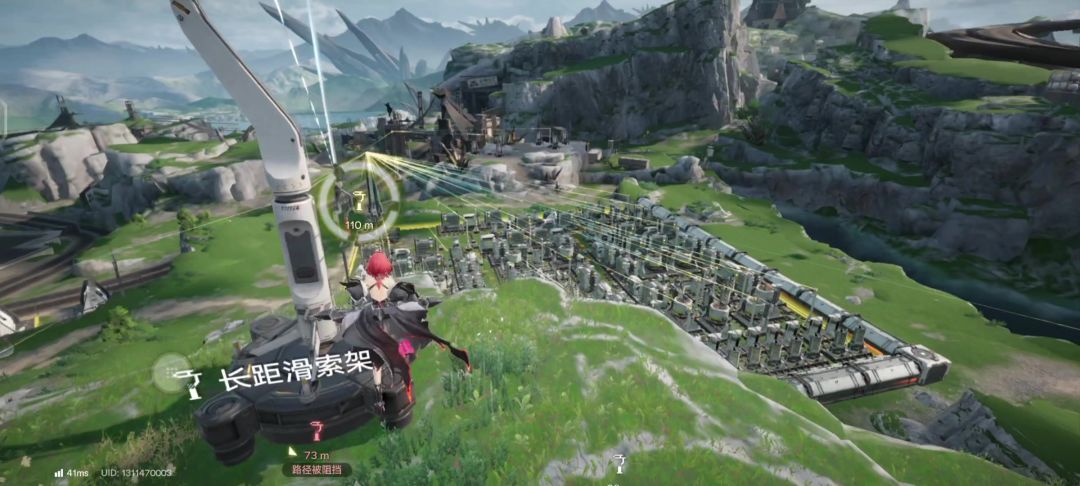Image resolution: width=1080 pixels, height=486 pixels.
Task: Select the red zipline marker at 73 m
Action: click(x=316, y=433)
